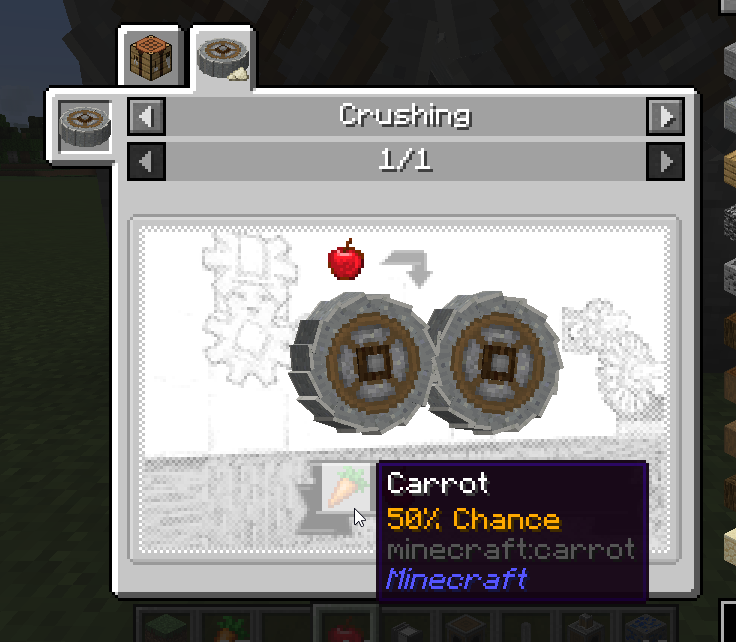736x642 pixels.
Task: Go to next category right of Crushing
Action: tap(665, 116)
